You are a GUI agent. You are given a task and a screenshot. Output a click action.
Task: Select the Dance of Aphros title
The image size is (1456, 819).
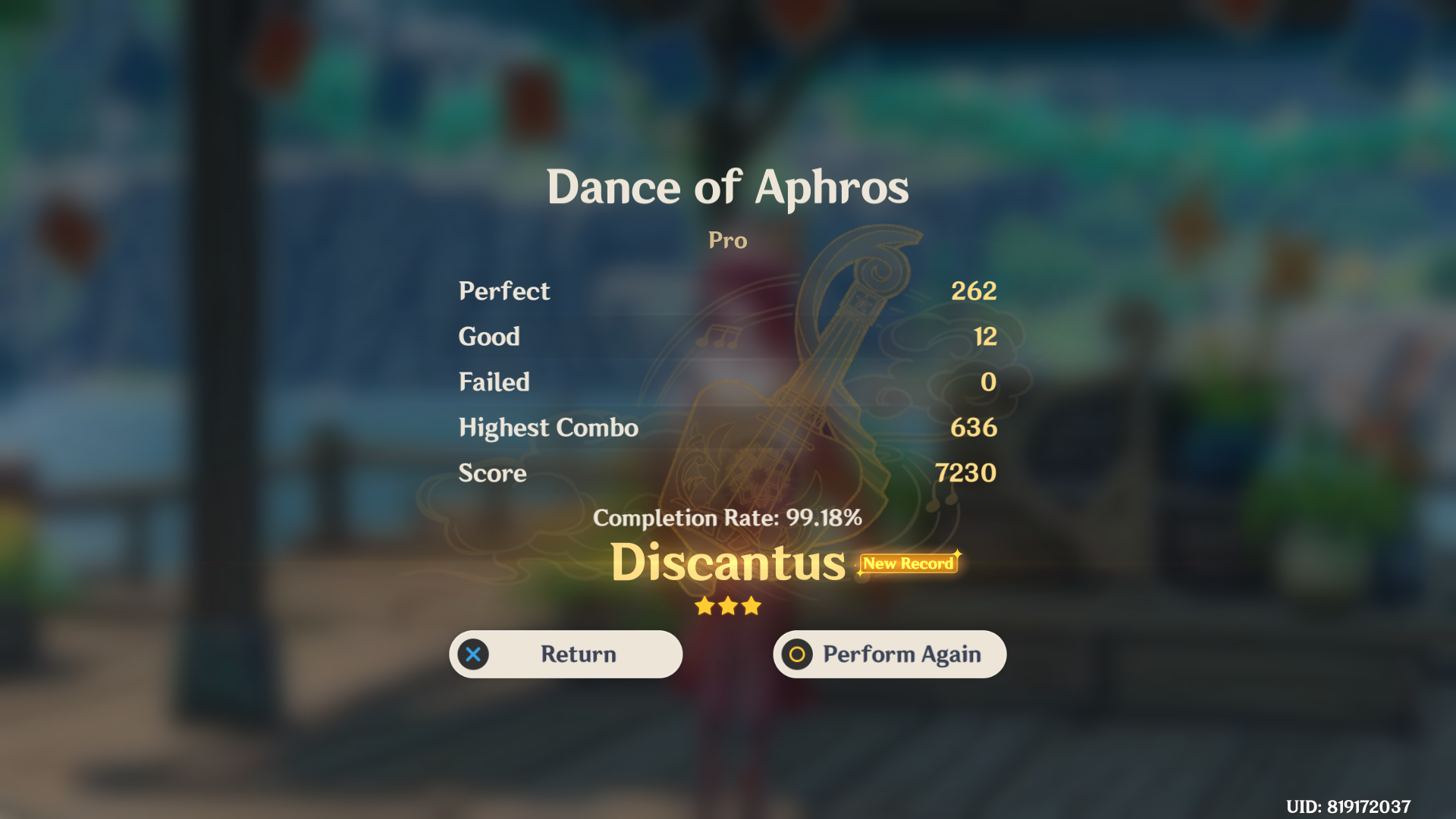point(727,187)
